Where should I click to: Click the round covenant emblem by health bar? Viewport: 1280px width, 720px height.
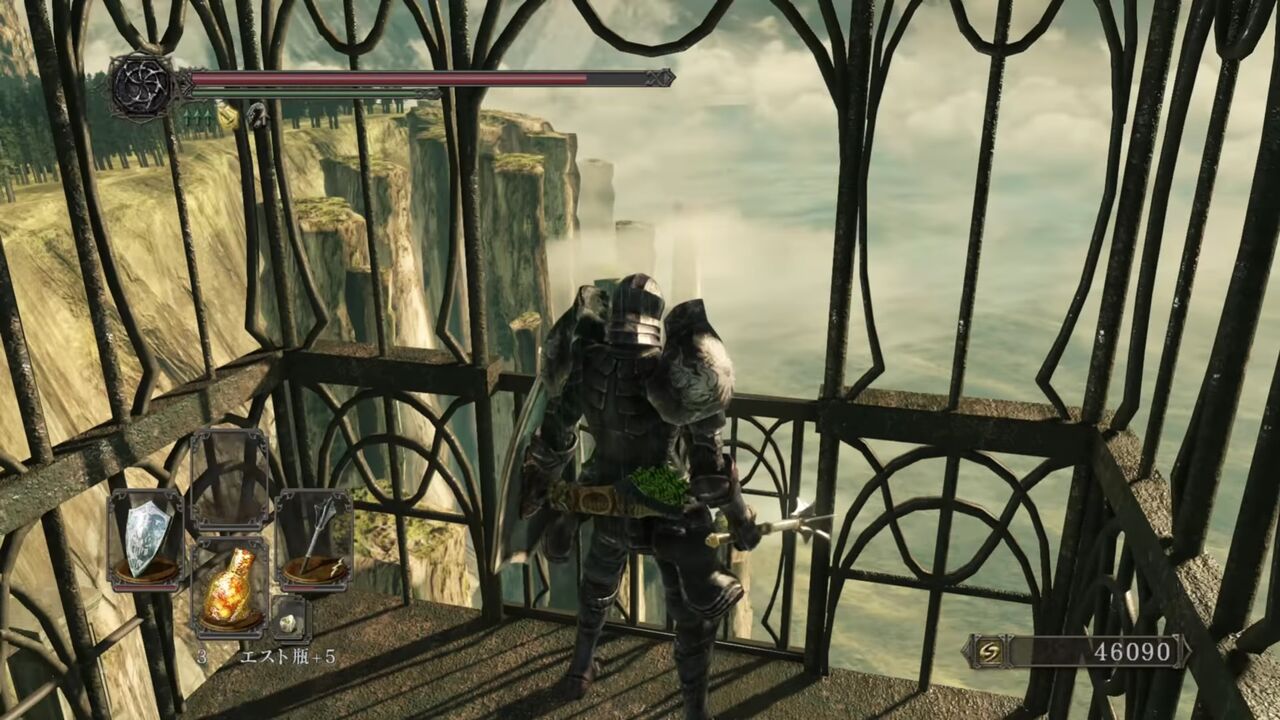pyautogui.click(x=143, y=86)
